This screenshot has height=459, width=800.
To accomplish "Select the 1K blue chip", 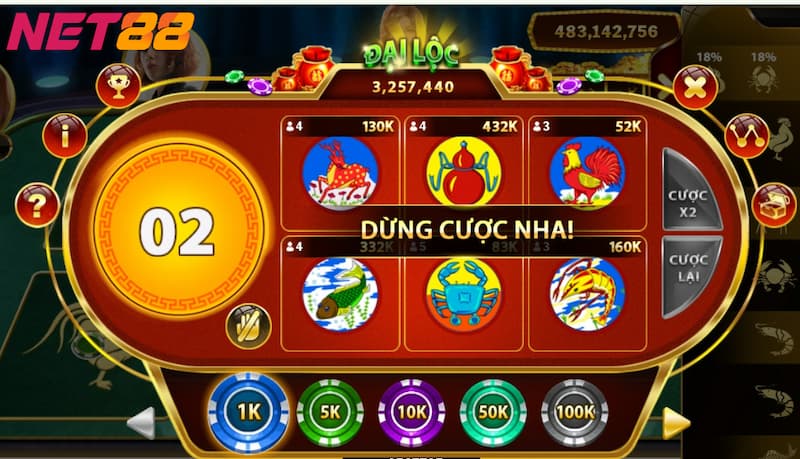I will point(247,412).
